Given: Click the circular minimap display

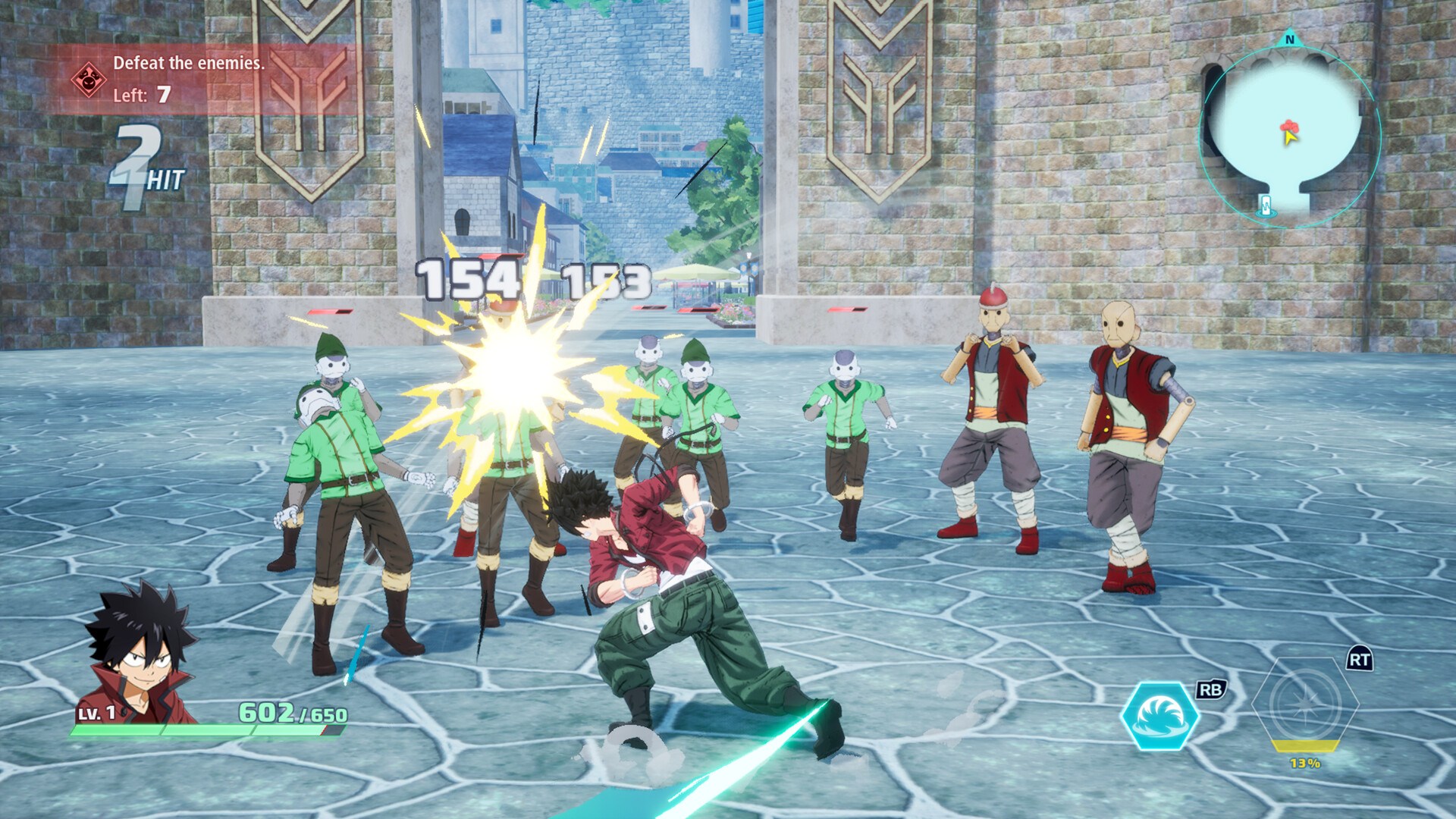Looking at the screenshot, I should [x=1291, y=129].
